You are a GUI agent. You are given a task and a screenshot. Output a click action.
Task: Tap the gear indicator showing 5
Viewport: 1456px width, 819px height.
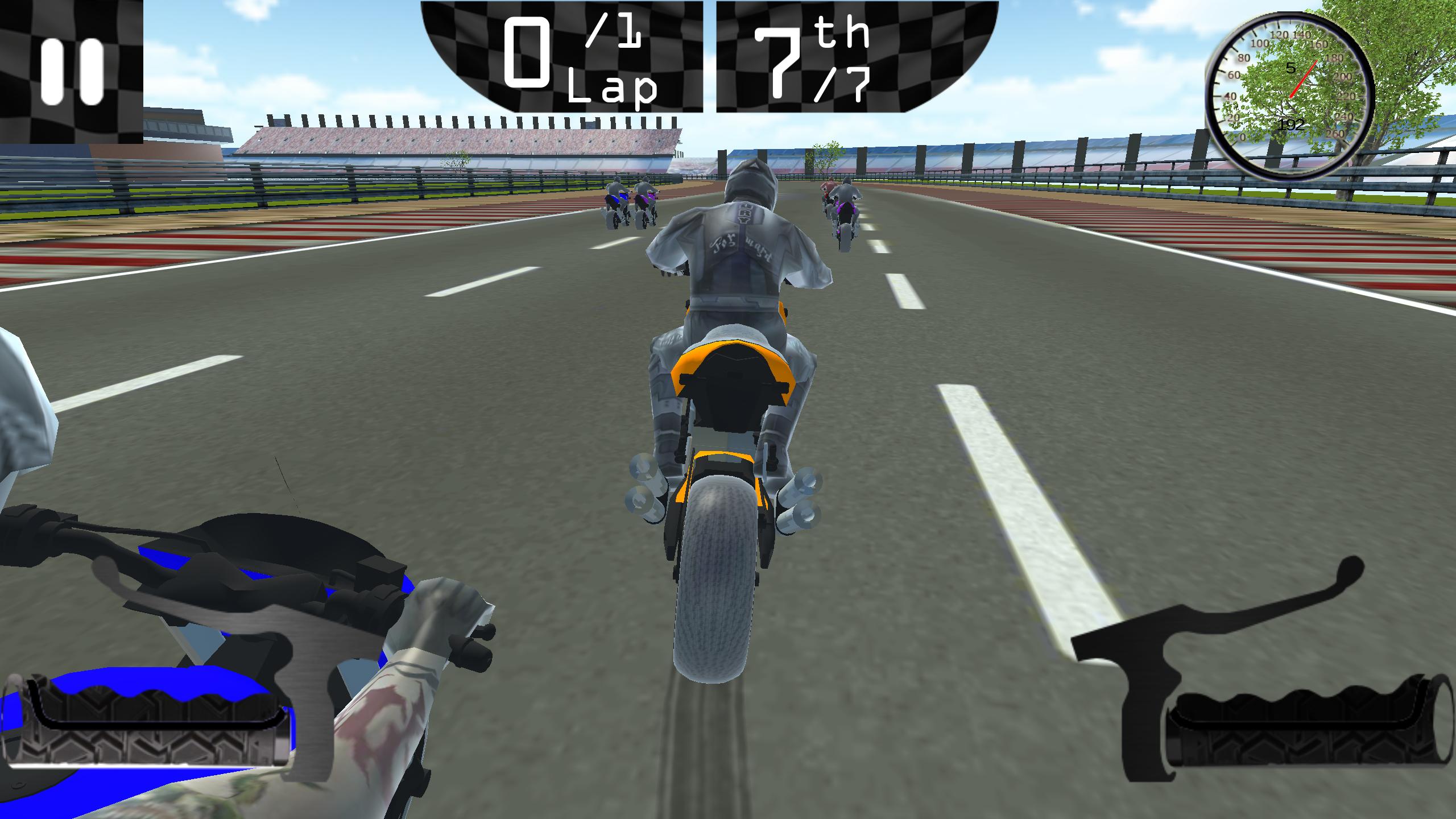pyautogui.click(x=1290, y=68)
